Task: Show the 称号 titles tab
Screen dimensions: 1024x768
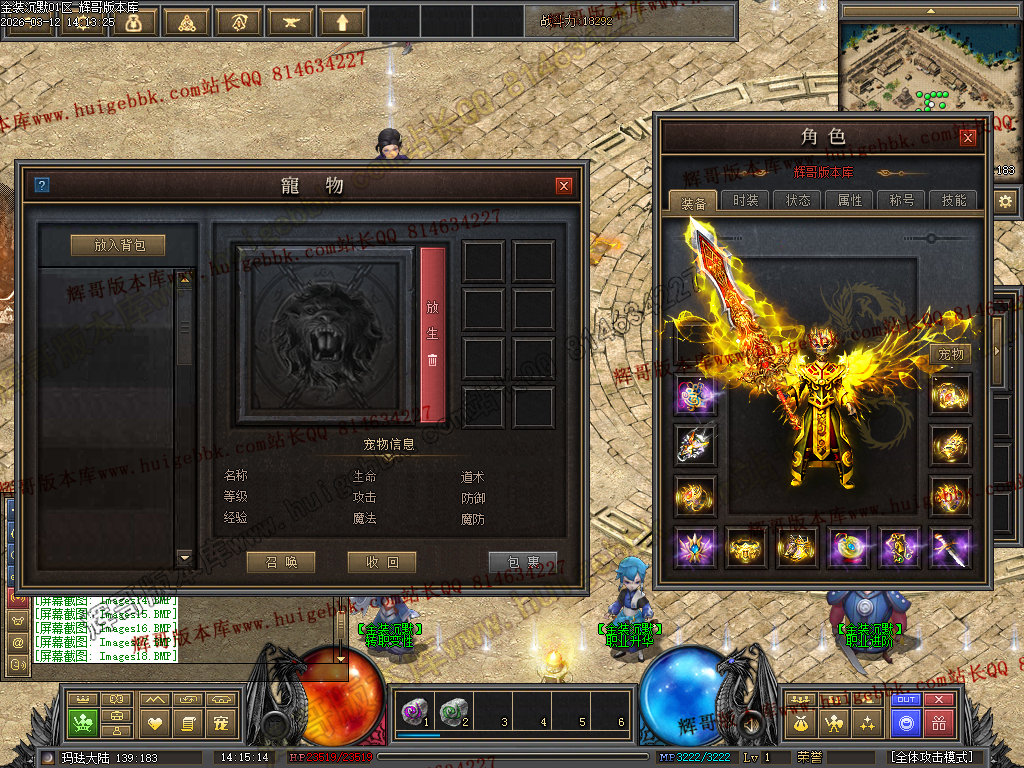Action: tap(902, 200)
